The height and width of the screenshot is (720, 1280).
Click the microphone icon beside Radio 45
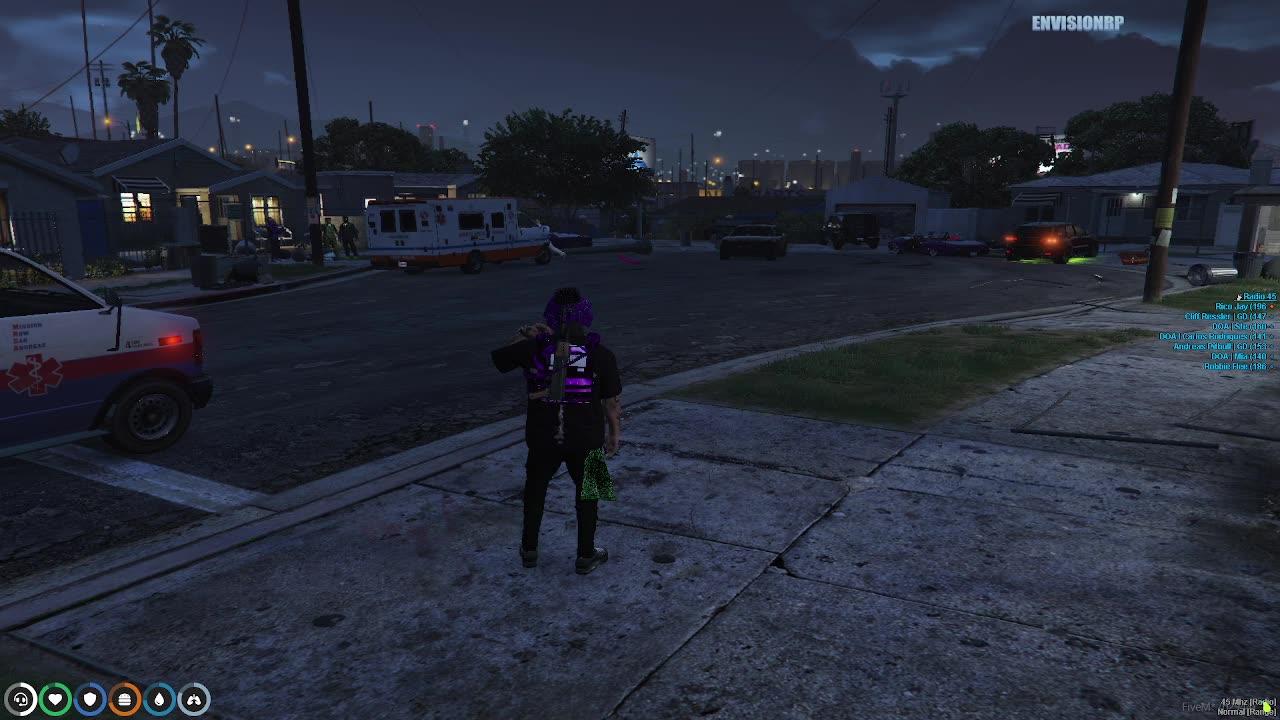[1239, 297]
